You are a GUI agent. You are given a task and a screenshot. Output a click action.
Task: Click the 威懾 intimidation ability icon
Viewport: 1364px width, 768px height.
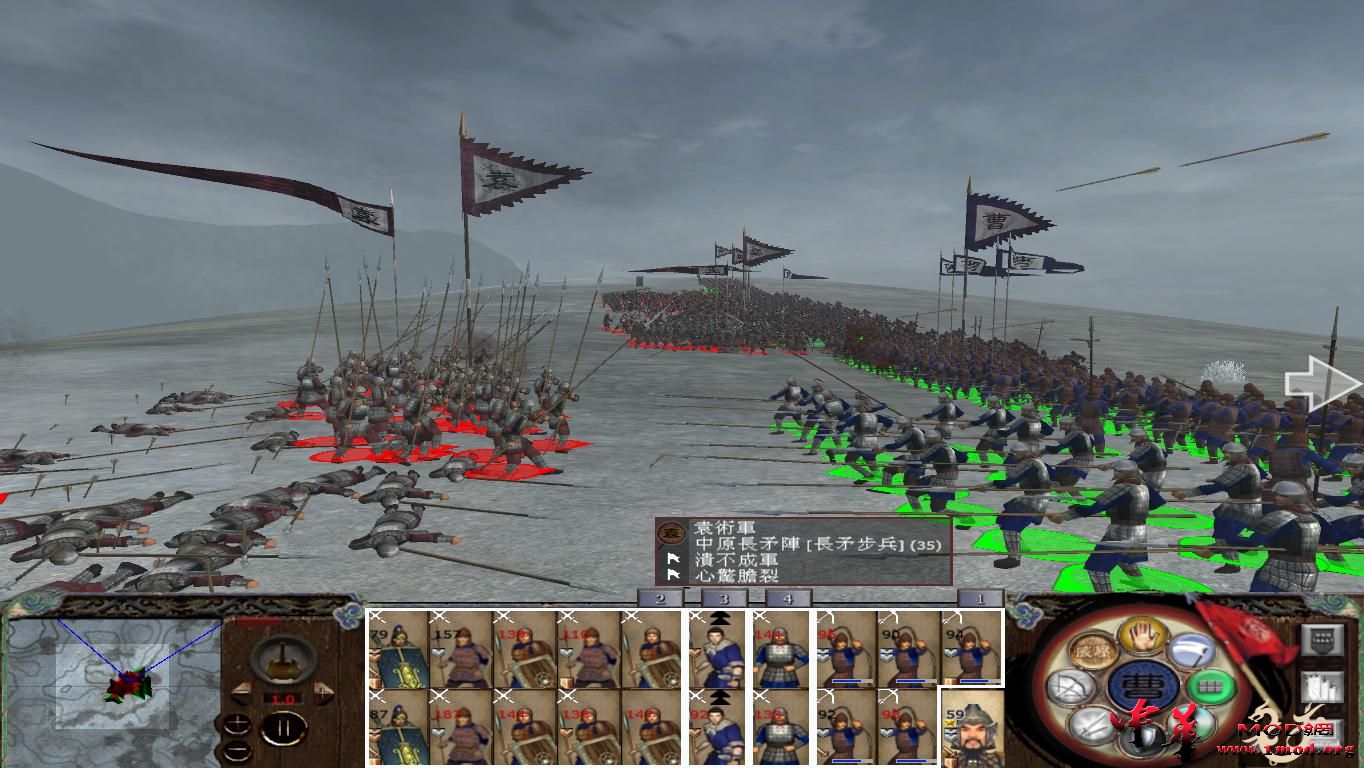tap(1091, 651)
